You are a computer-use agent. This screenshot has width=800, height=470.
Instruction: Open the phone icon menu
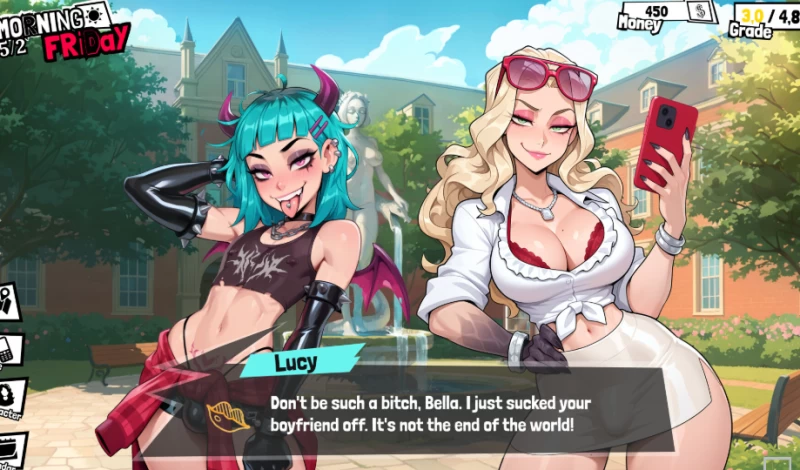8,350
